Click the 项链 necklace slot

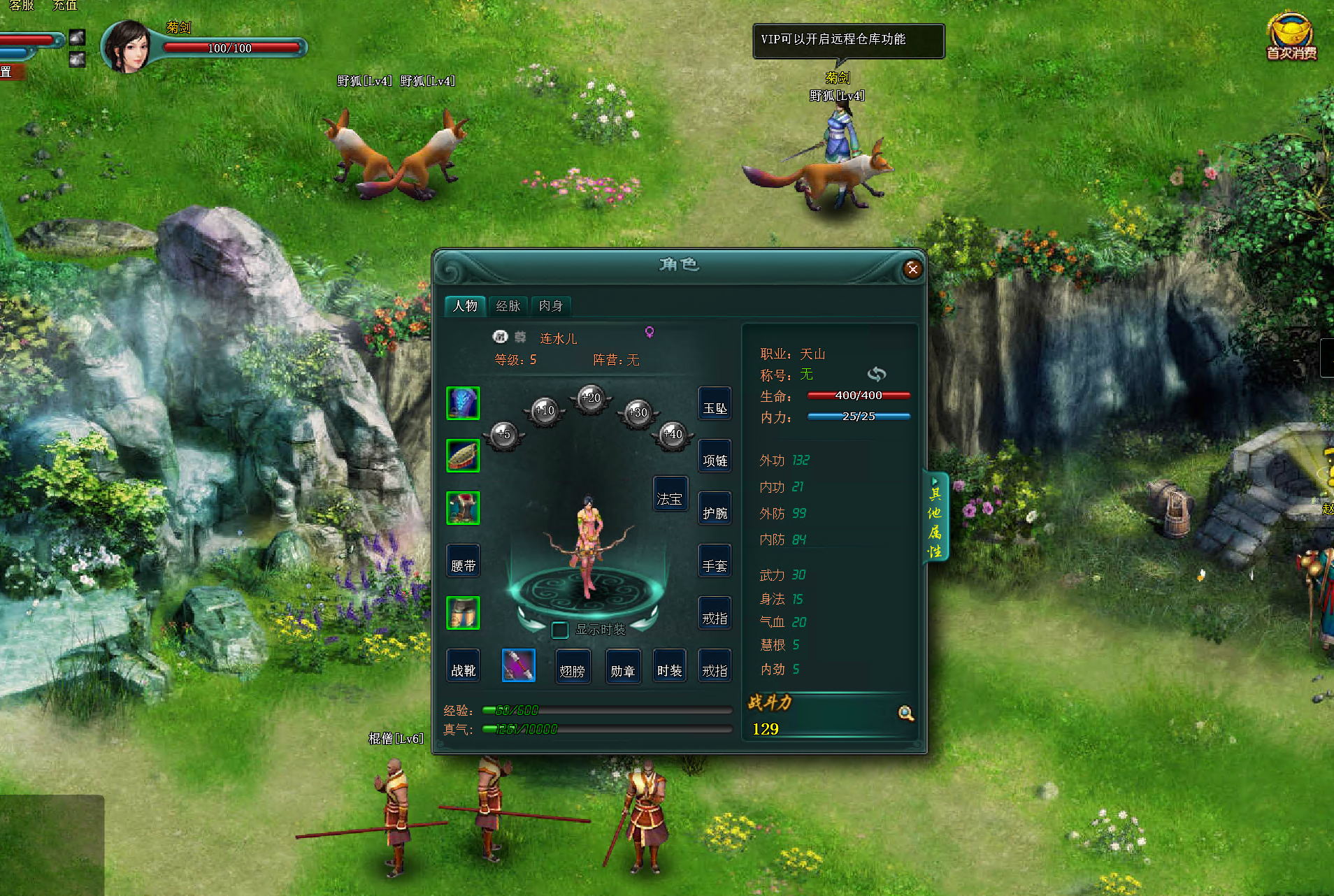tap(715, 456)
